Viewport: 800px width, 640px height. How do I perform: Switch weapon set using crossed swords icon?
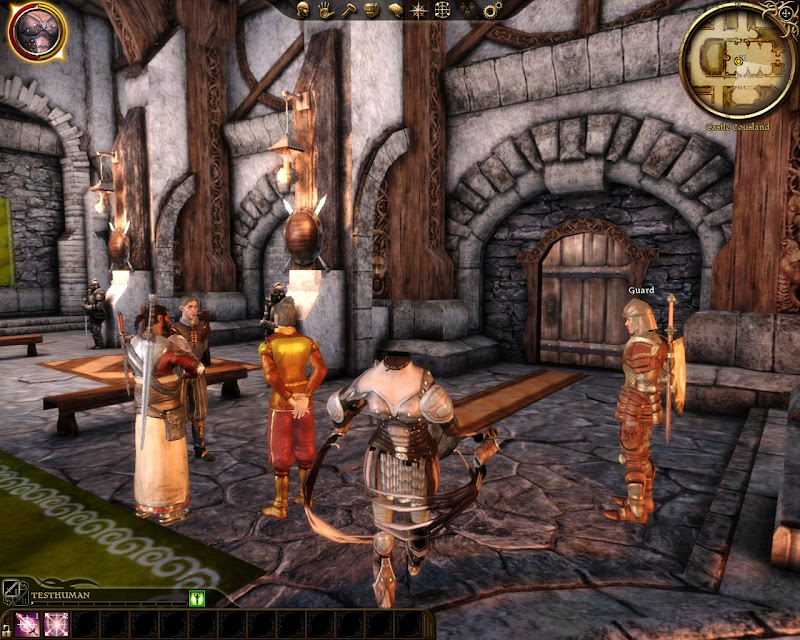(12, 592)
